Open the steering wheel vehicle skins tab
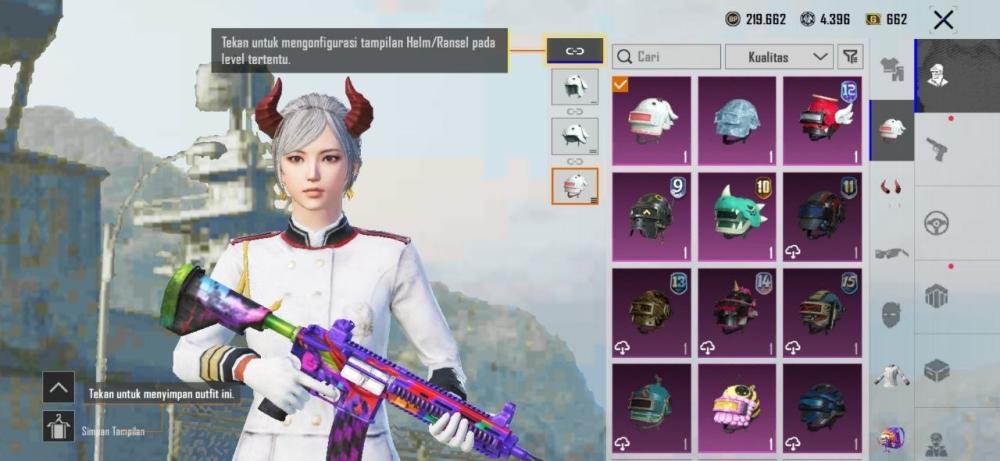Image resolution: width=1000 pixels, height=461 pixels. [x=937, y=222]
